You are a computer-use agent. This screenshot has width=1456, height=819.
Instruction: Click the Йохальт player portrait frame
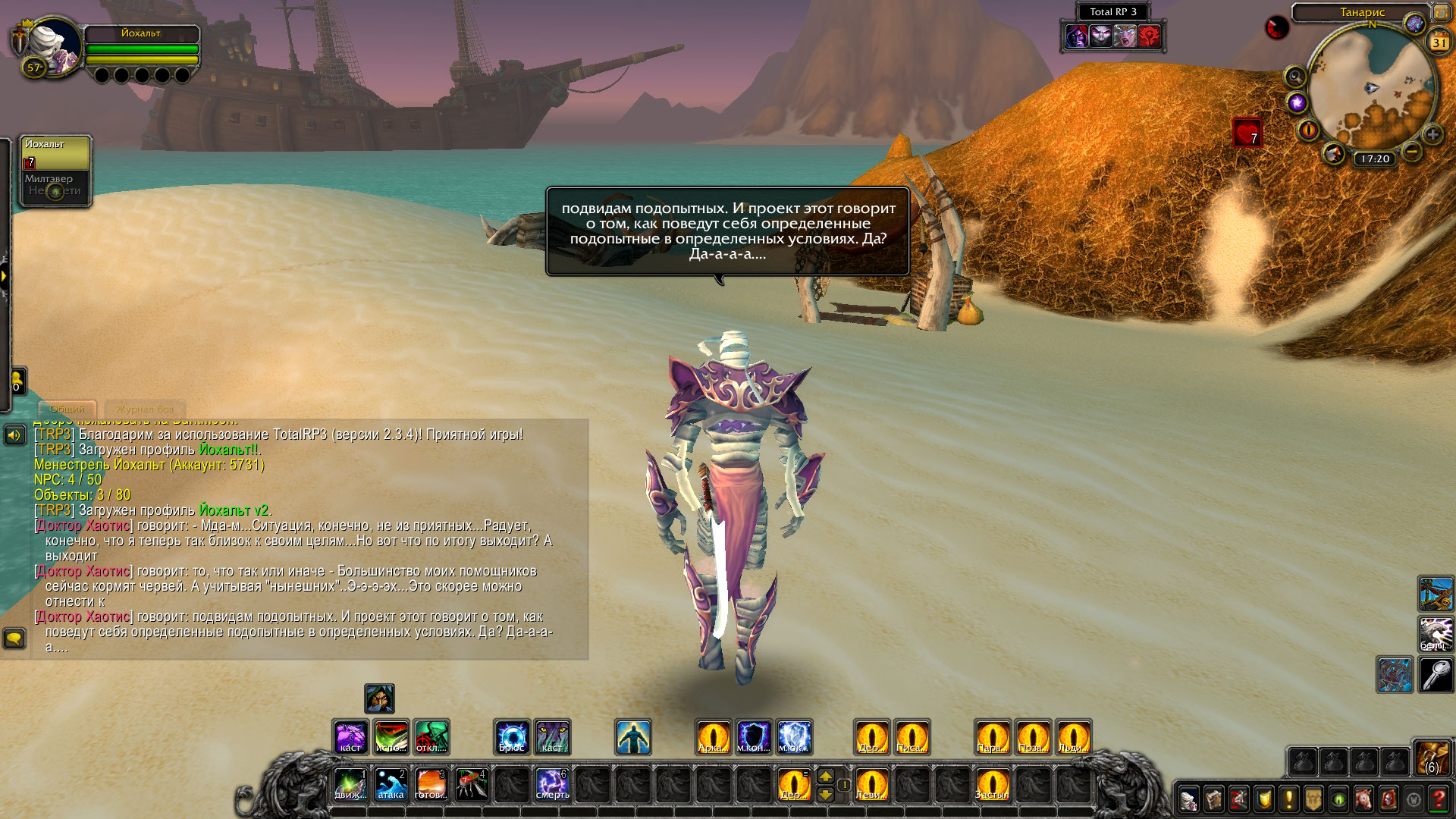click(55, 47)
